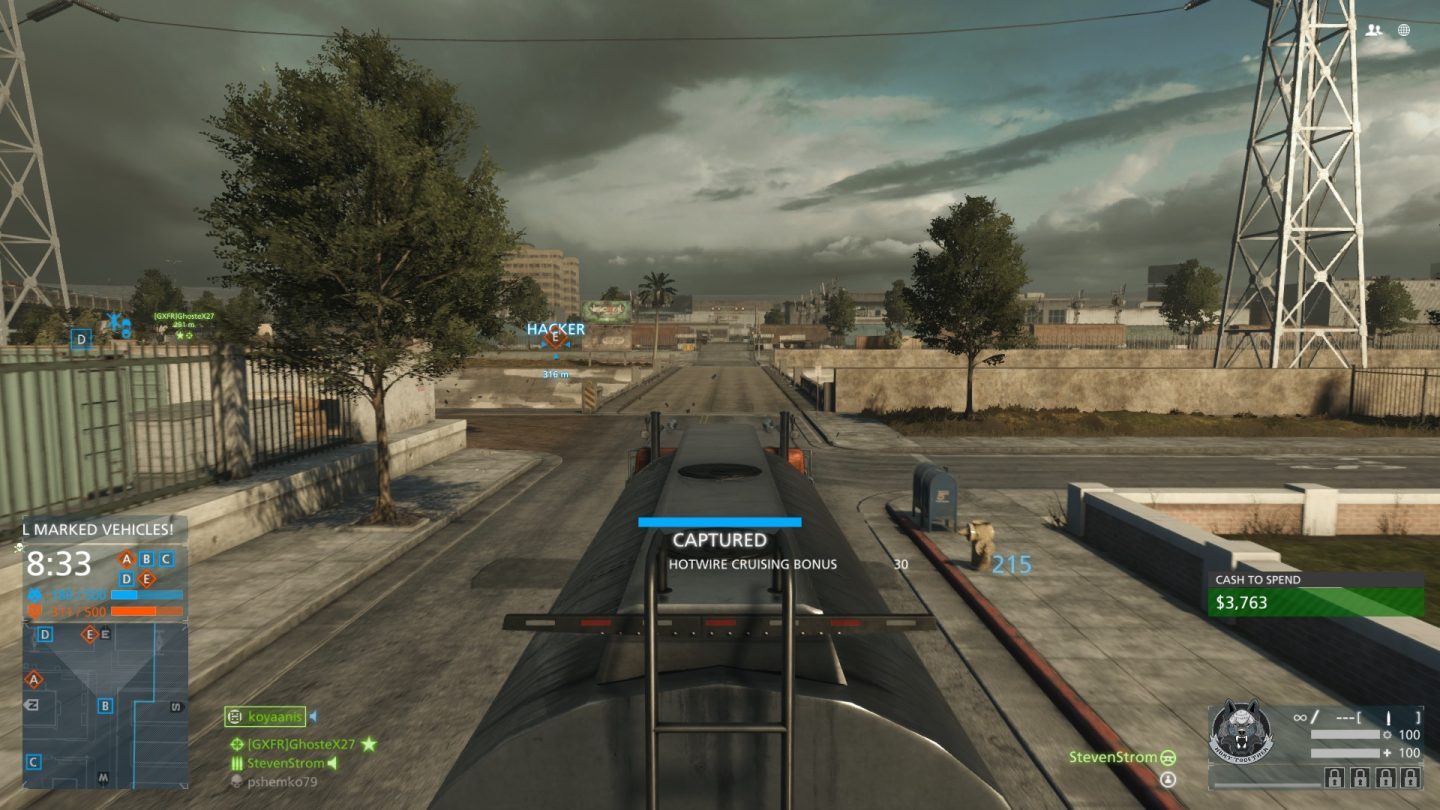Select objective A marker on the minimap
1440x810 pixels.
[x=33, y=679]
